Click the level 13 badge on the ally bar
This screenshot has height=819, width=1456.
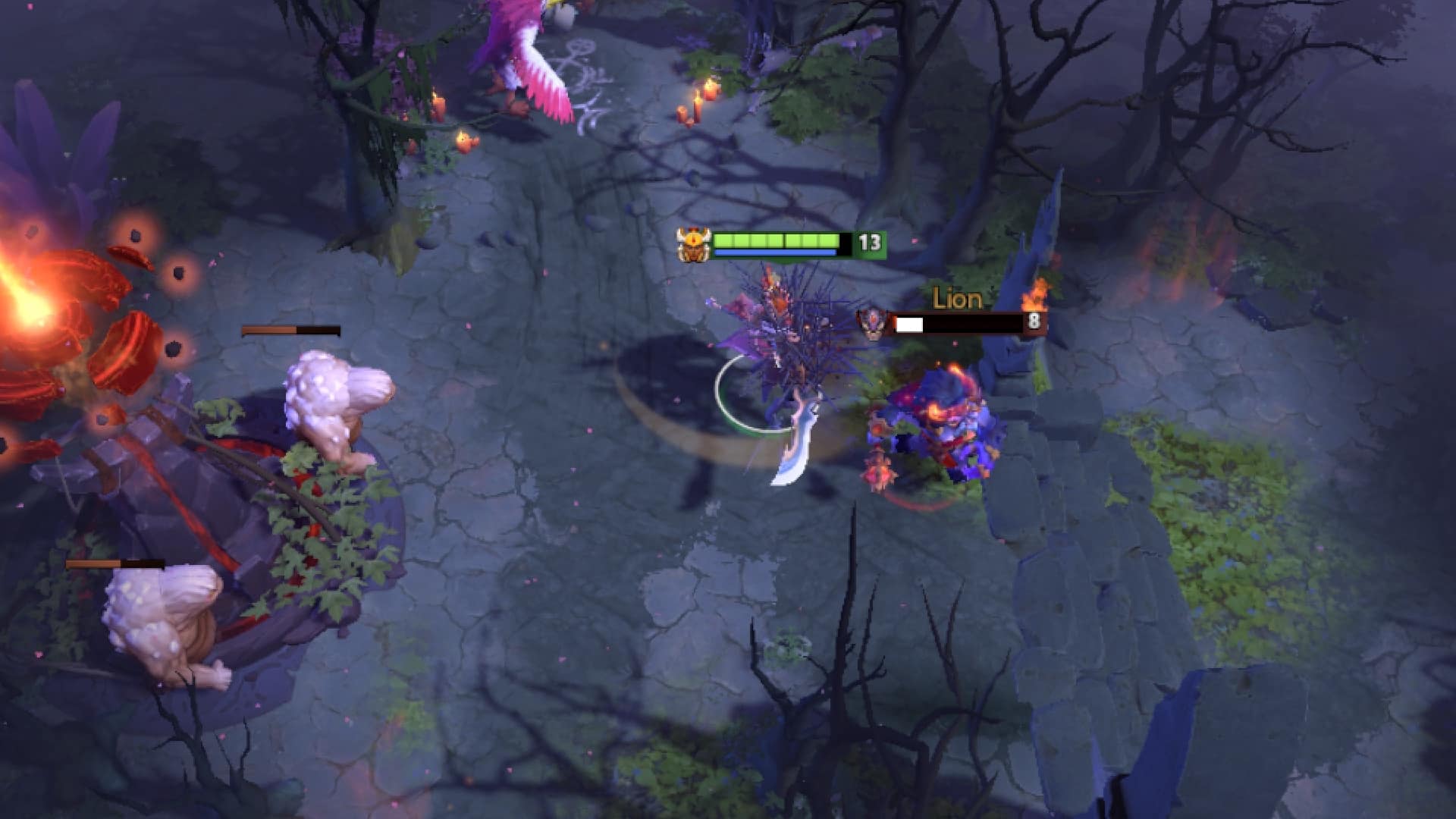point(869,244)
